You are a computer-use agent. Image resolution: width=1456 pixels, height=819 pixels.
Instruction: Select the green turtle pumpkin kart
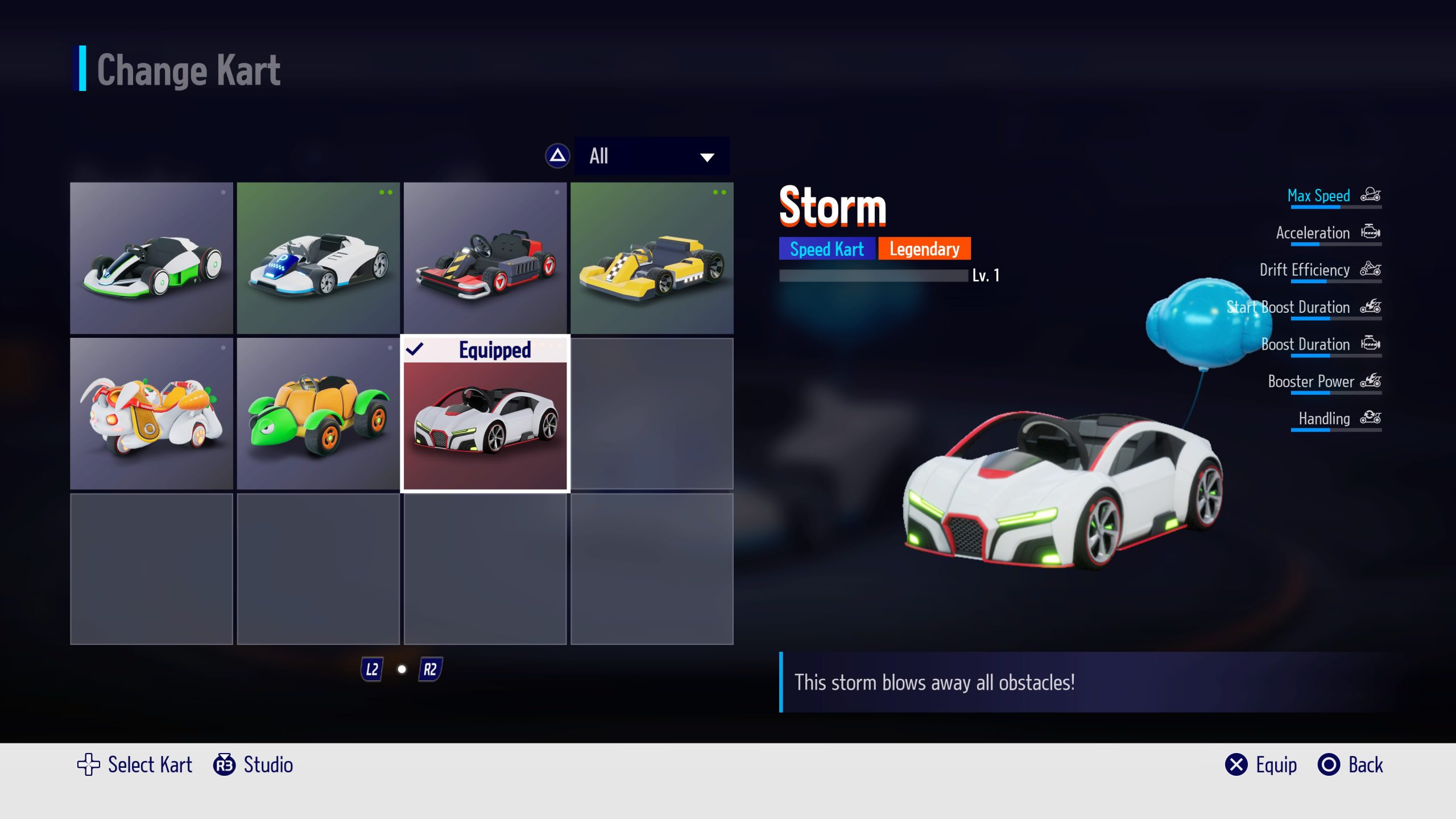pos(318,413)
